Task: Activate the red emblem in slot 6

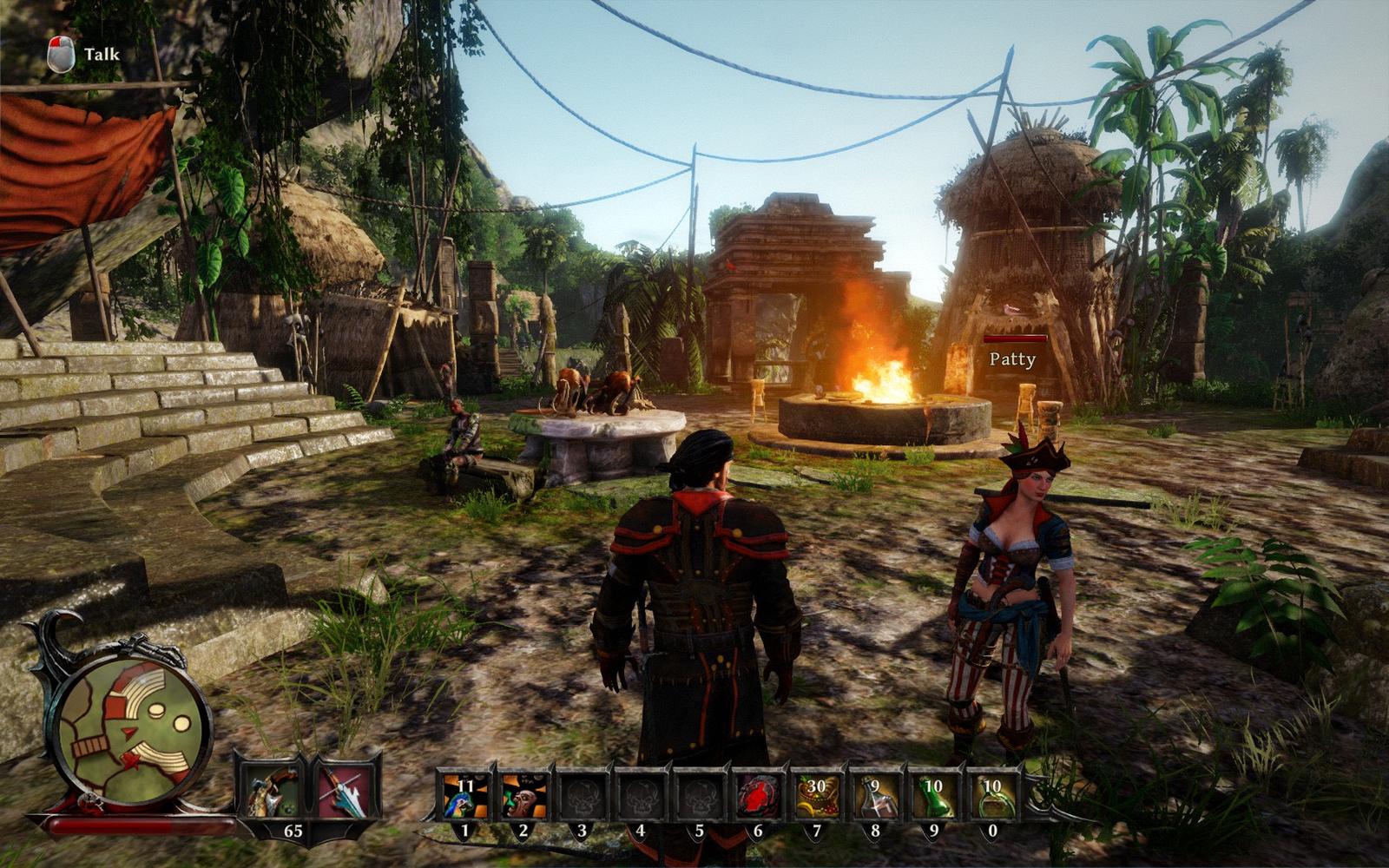Action: [x=758, y=795]
